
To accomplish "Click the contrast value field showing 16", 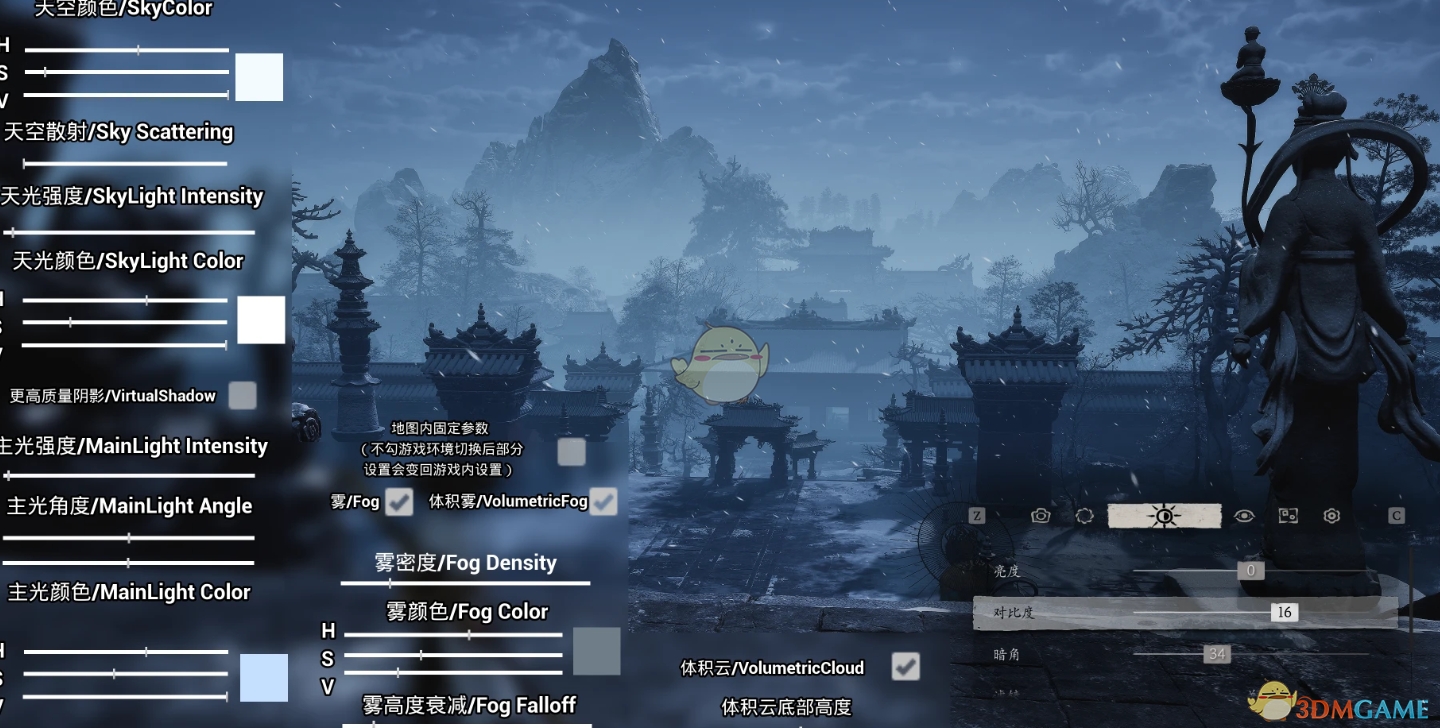I will 1286,612.
